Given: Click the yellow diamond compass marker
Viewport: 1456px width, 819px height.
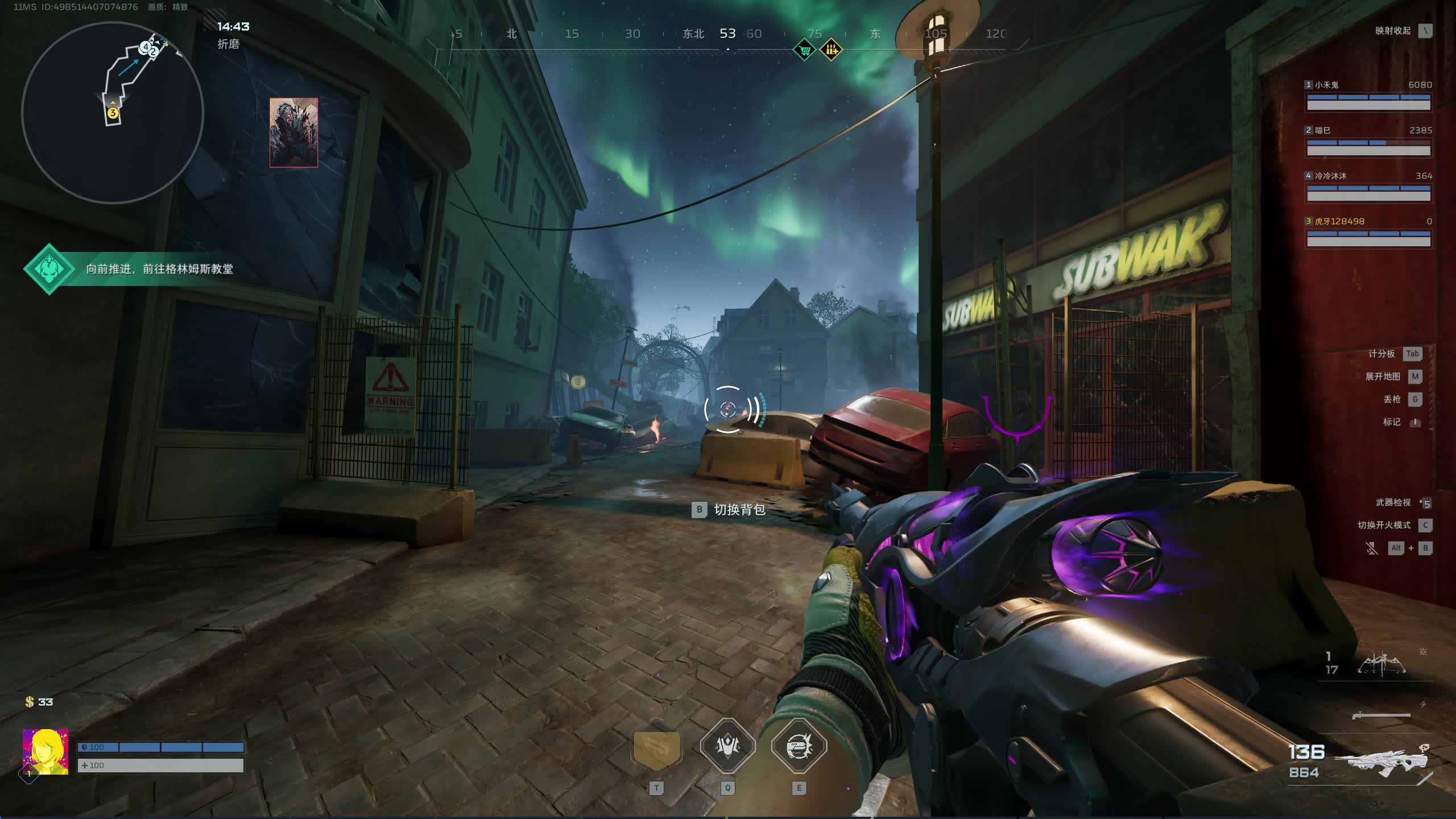Looking at the screenshot, I should point(832,50).
